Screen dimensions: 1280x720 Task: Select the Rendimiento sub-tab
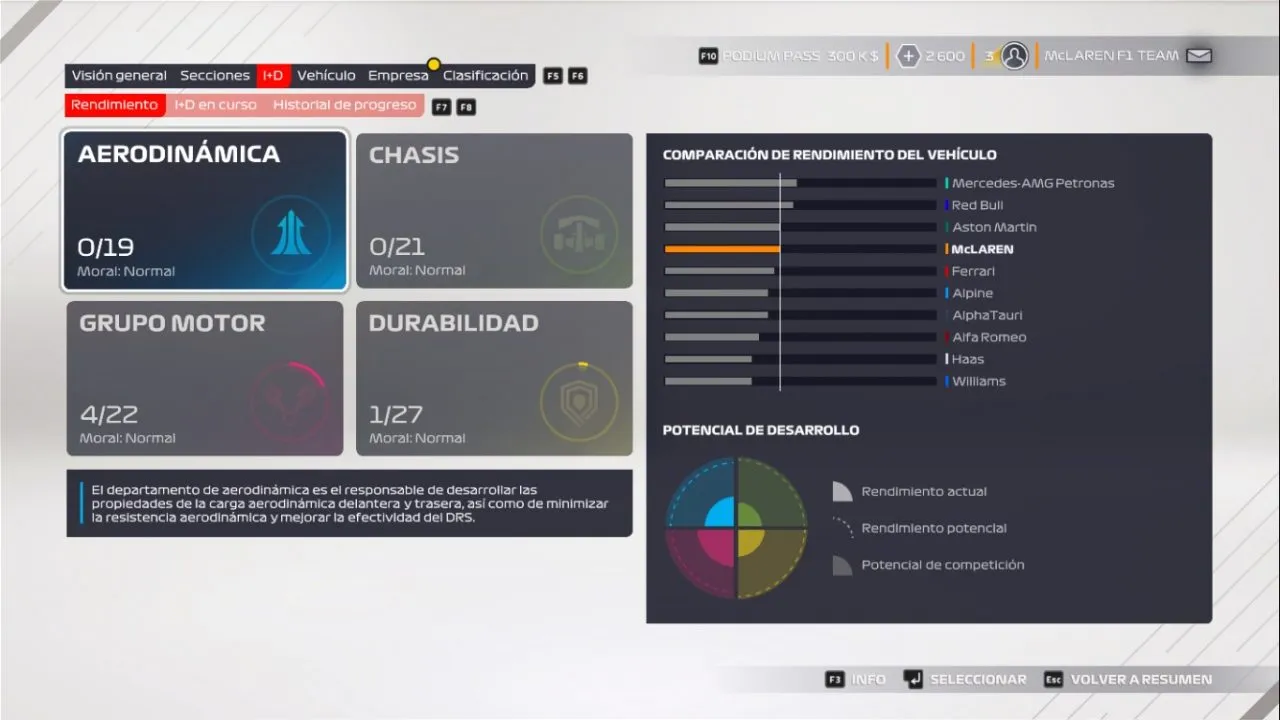pos(115,105)
